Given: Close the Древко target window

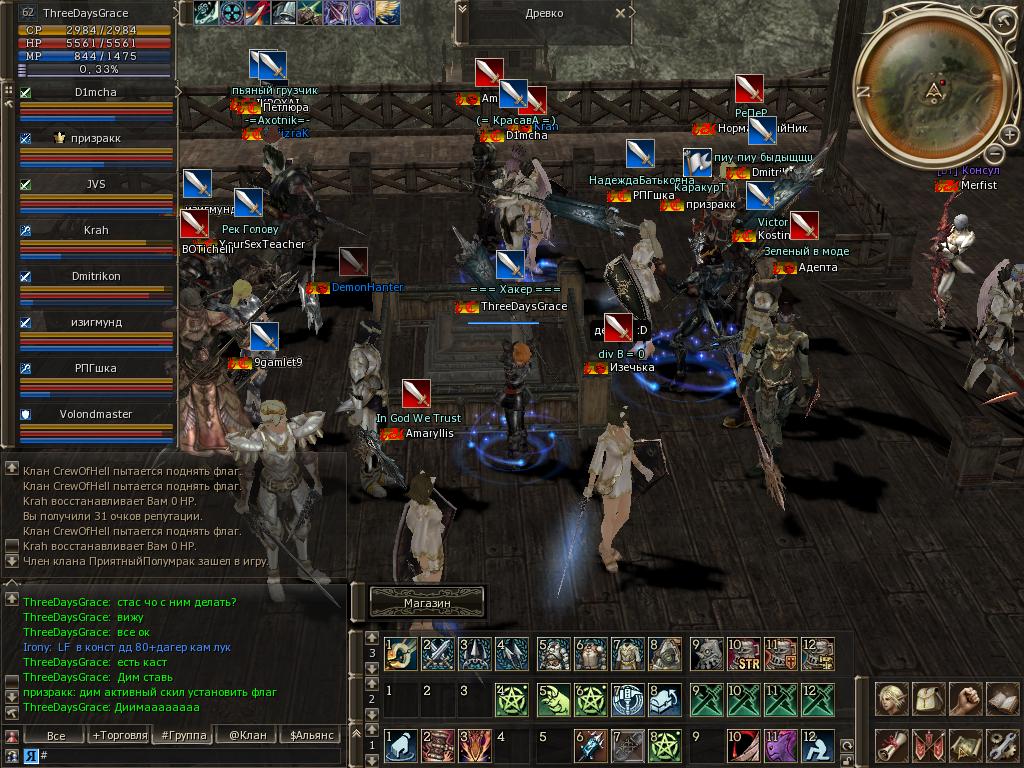Looking at the screenshot, I should [x=621, y=14].
